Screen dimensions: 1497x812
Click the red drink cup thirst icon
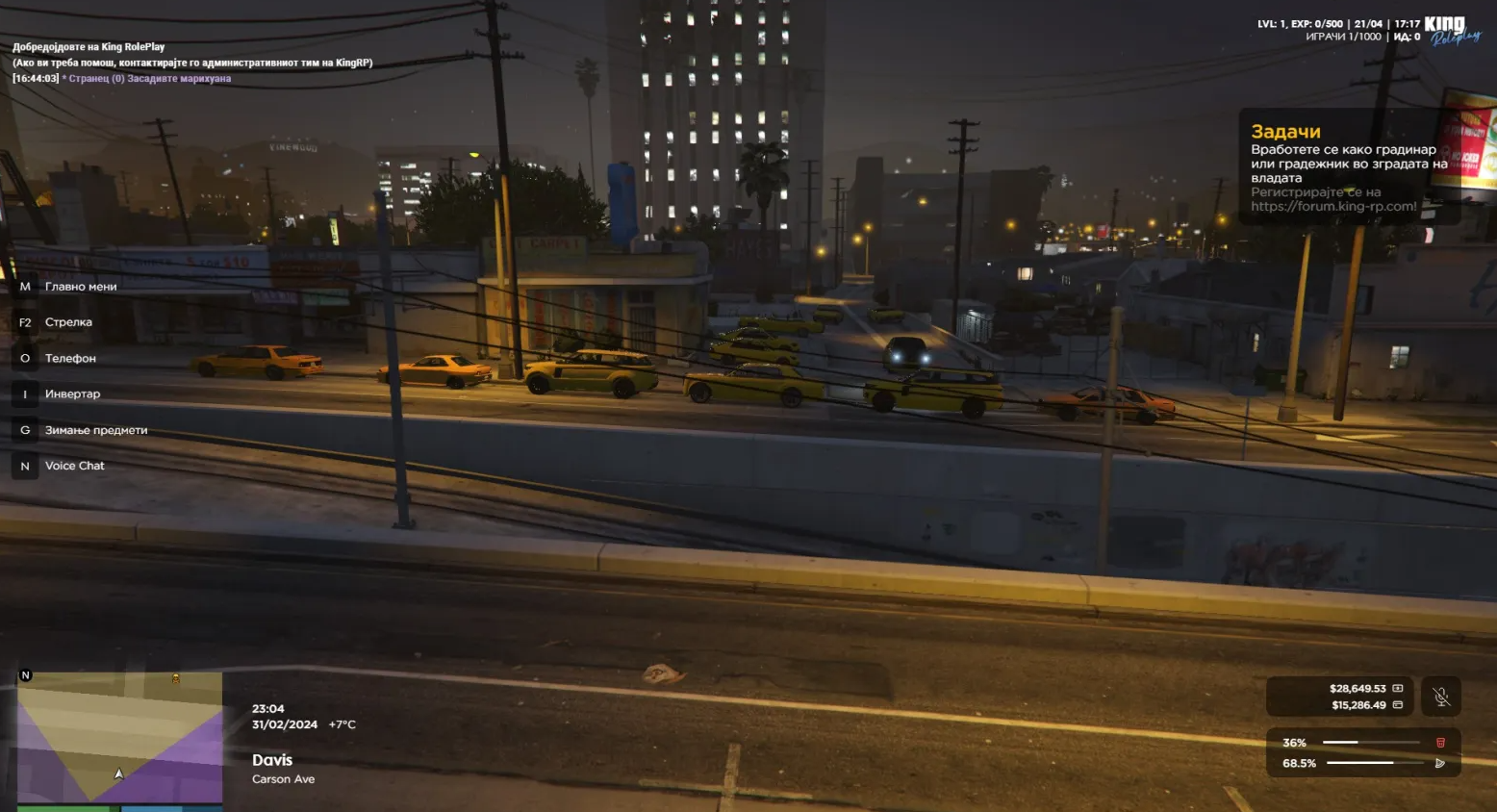(1440, 743)
